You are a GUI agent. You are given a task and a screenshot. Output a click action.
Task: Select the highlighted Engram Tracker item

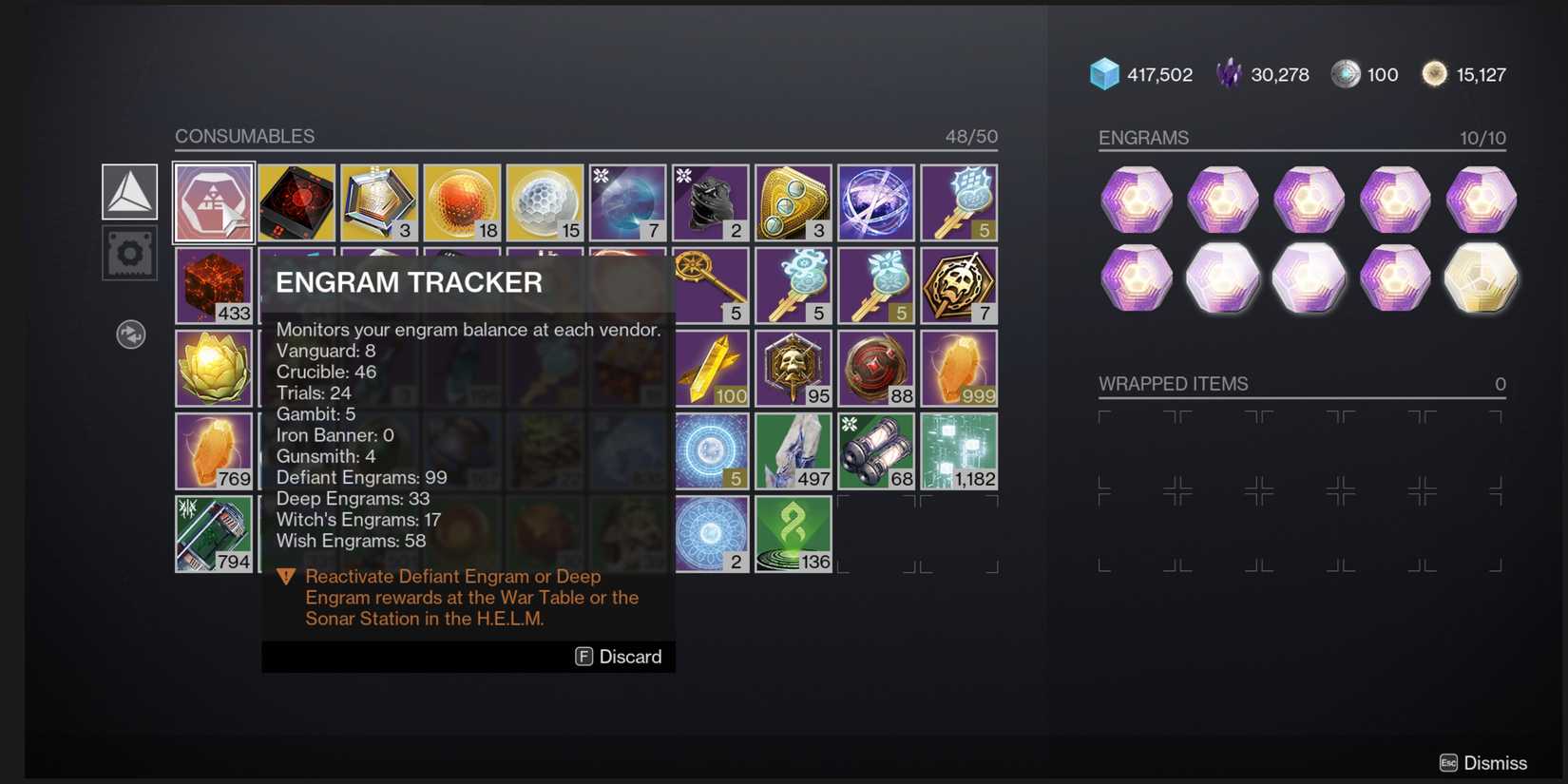point(213,201)
